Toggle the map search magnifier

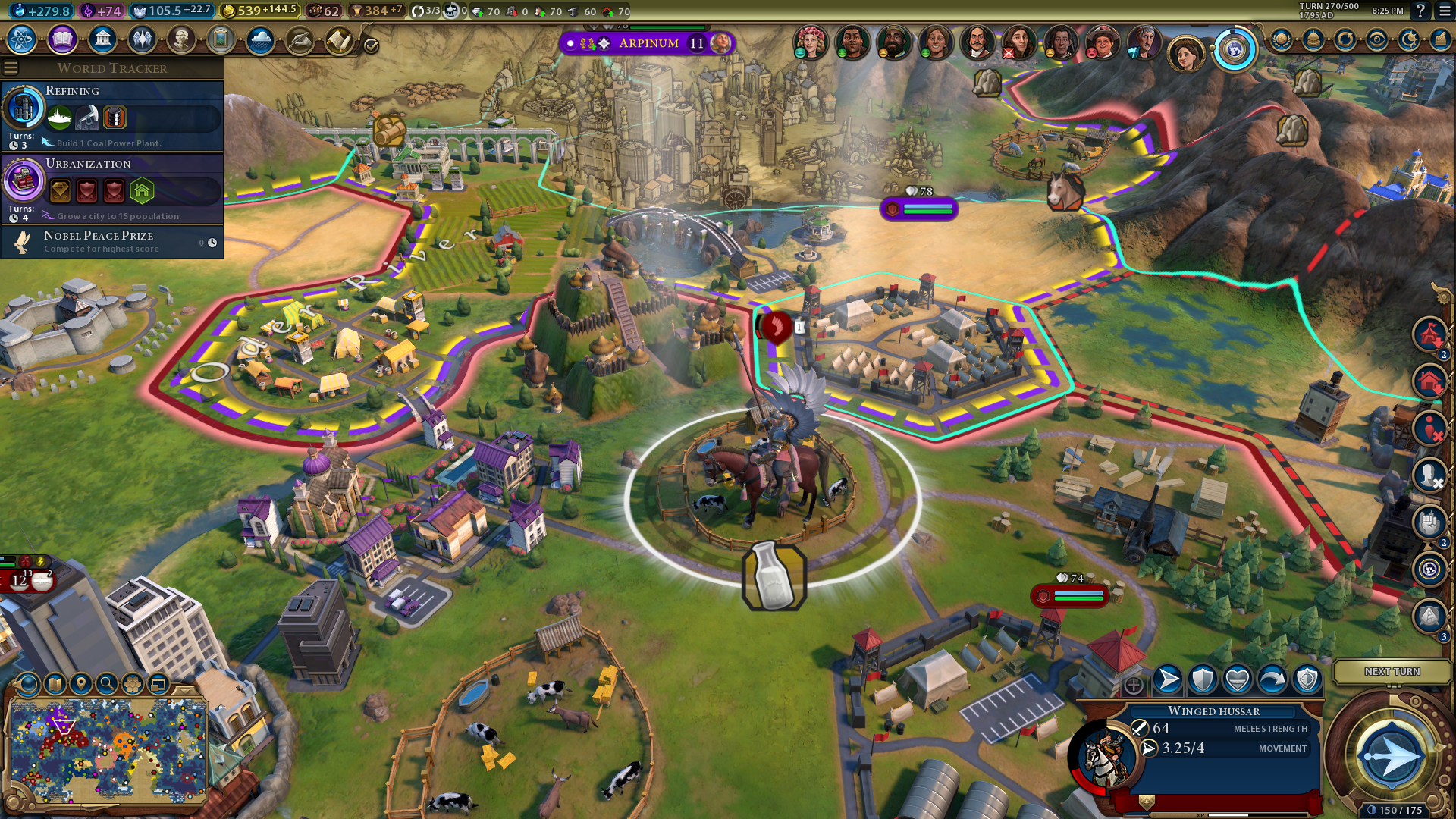tap(107, 684)
